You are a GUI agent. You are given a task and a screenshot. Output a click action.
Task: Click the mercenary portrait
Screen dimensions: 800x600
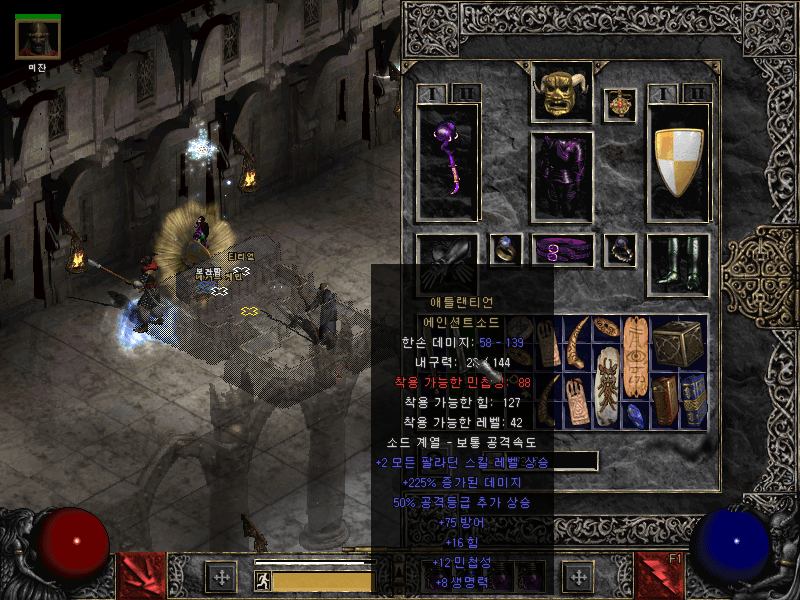point(38,38)
